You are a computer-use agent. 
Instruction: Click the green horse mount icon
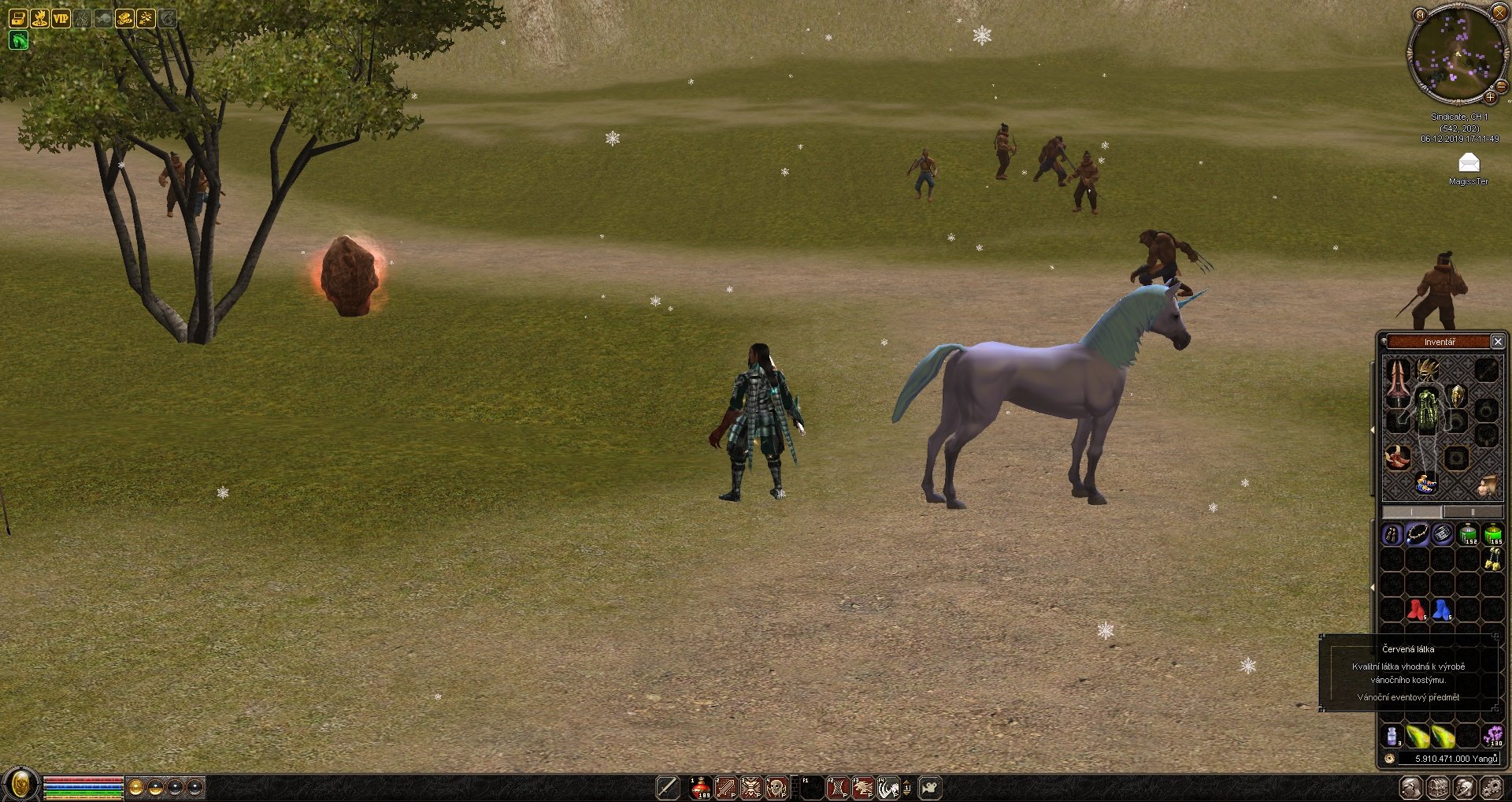[x=18, y=40]
